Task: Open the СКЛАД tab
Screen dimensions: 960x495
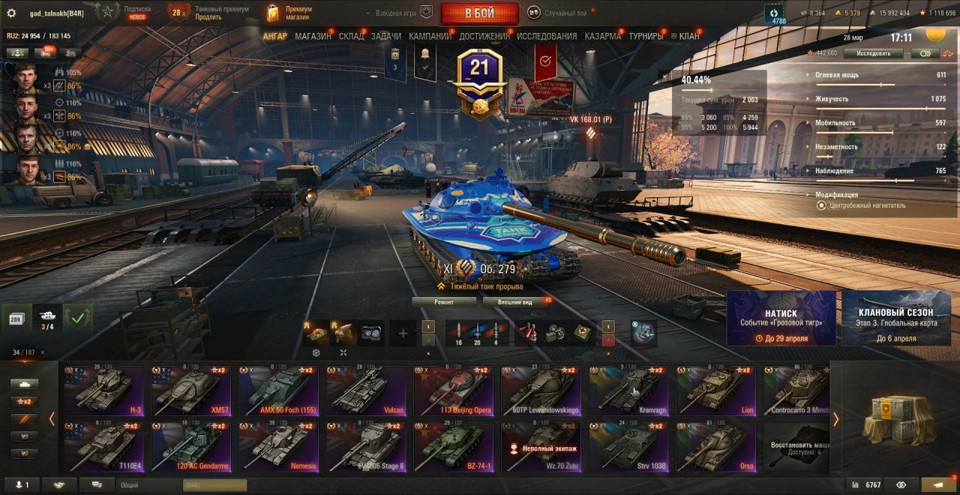Action: (351, 36)
